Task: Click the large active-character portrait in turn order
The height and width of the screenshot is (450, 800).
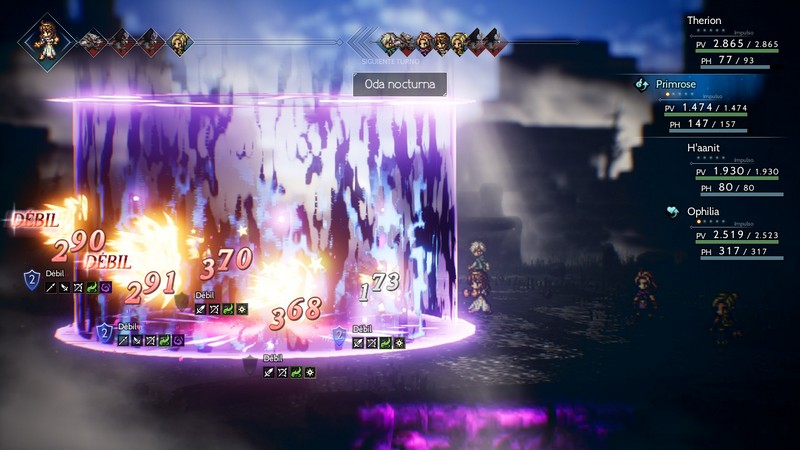Action: point(46,41)
